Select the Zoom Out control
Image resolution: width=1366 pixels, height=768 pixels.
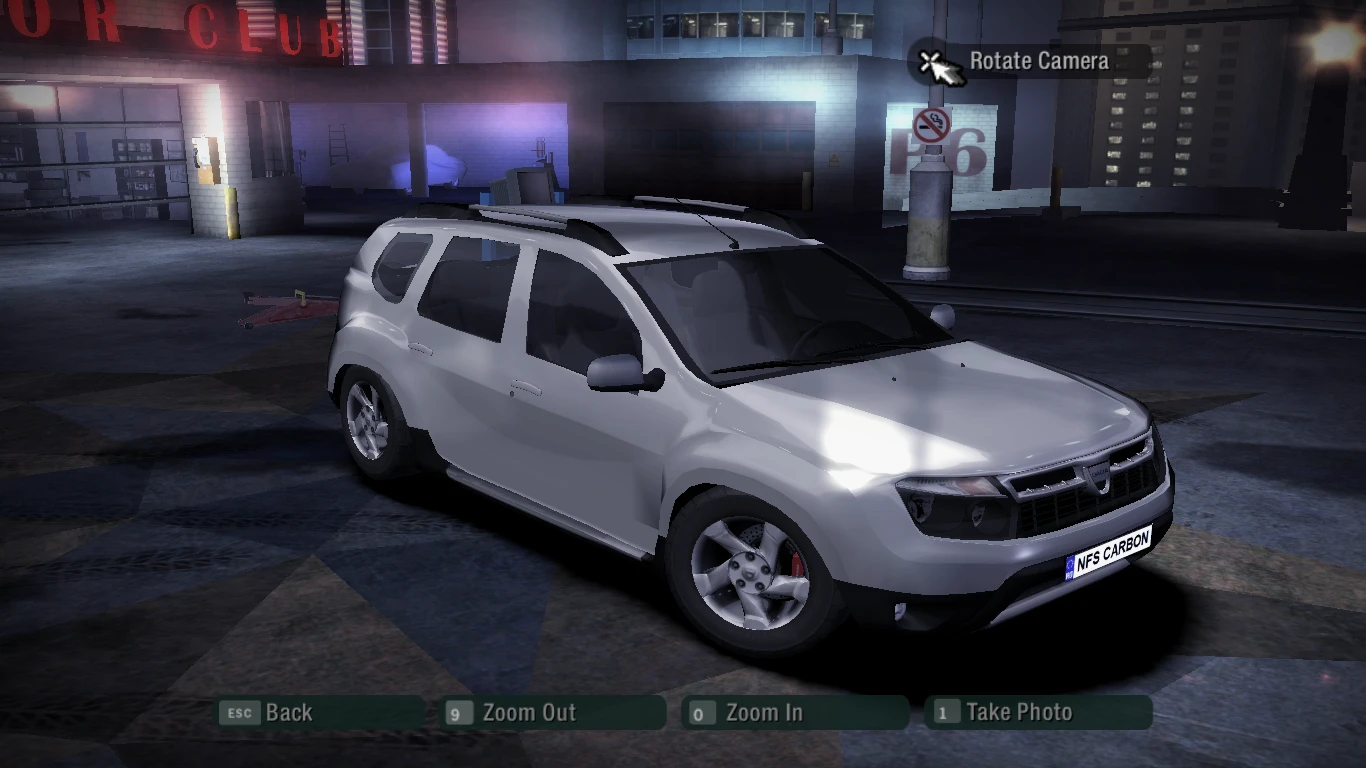click(x=528, y=713)
